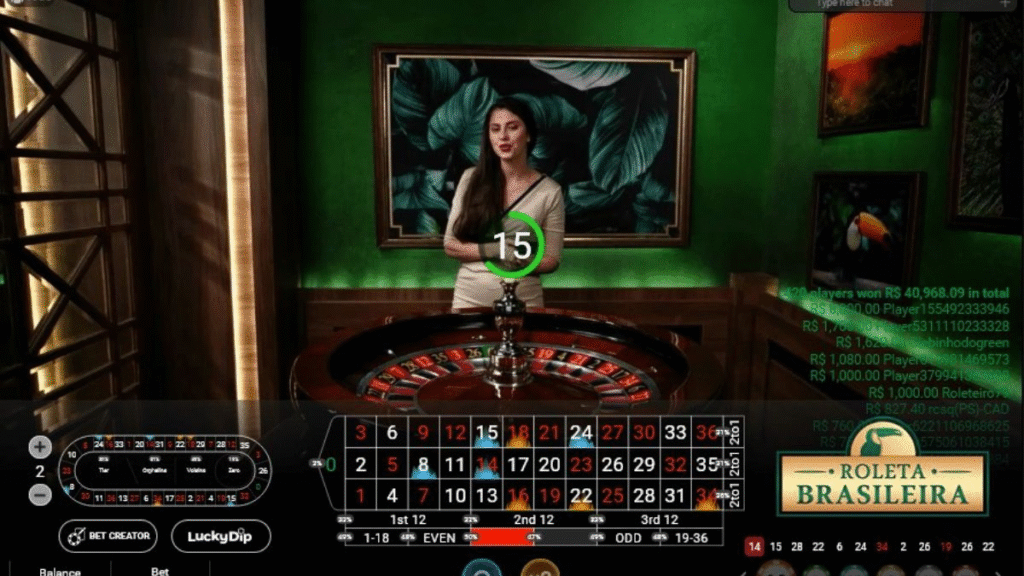The width and height of the screenshot is (1024, 576).
Task: Choose the 2nd 12 dozen bet
Action: (533, 520)
